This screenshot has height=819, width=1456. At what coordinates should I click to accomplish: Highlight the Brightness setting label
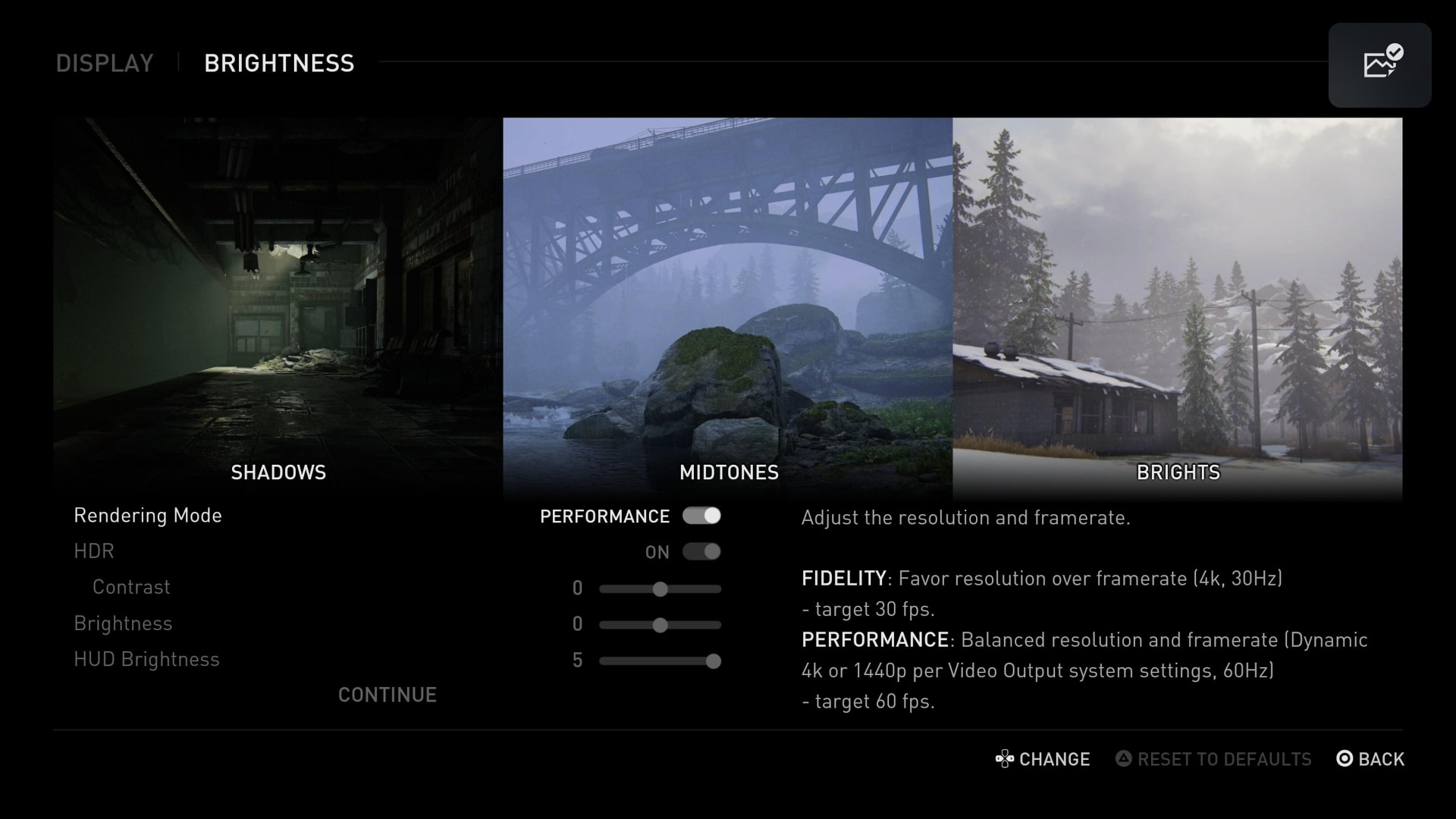pyautogui.click(x=123, y=623)
